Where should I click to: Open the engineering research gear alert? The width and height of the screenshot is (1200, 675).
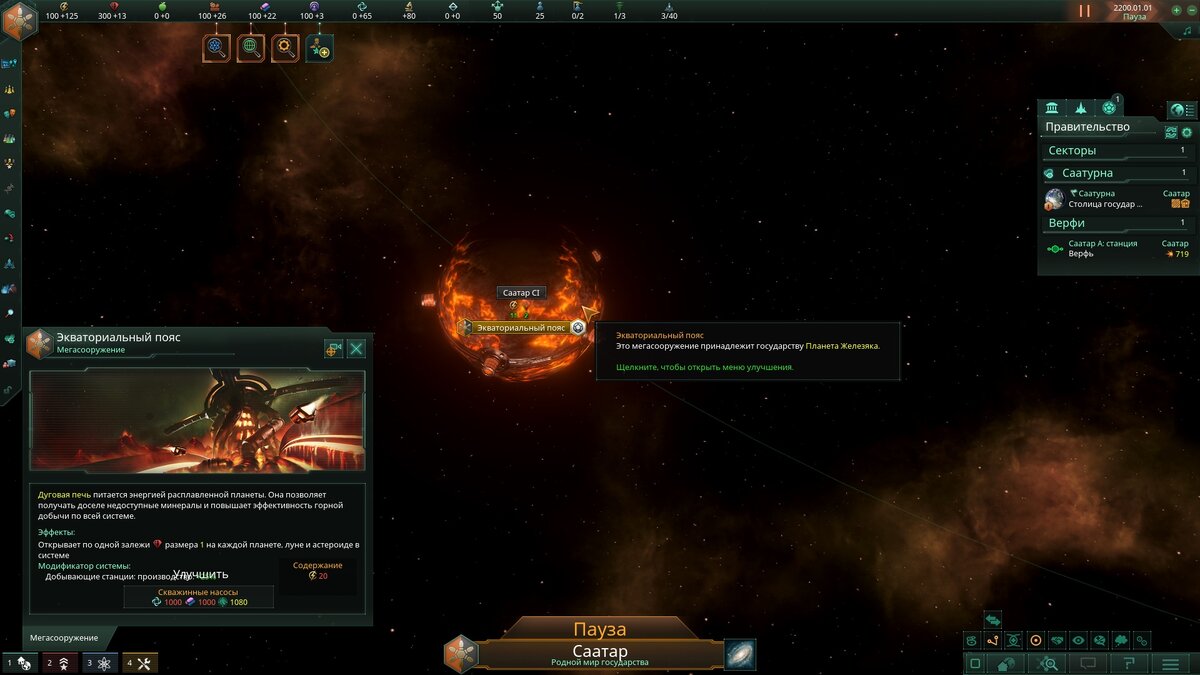pos(285,47)
